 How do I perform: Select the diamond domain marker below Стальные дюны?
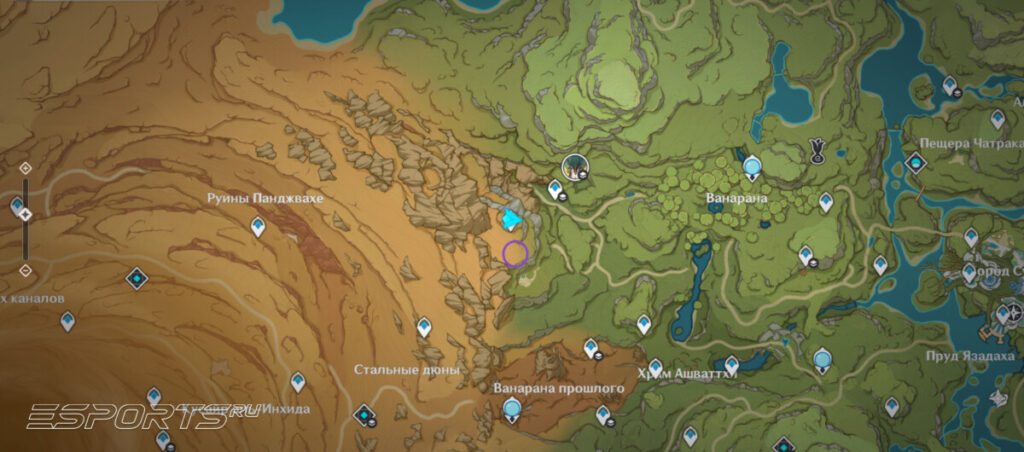tap(366, 414)
